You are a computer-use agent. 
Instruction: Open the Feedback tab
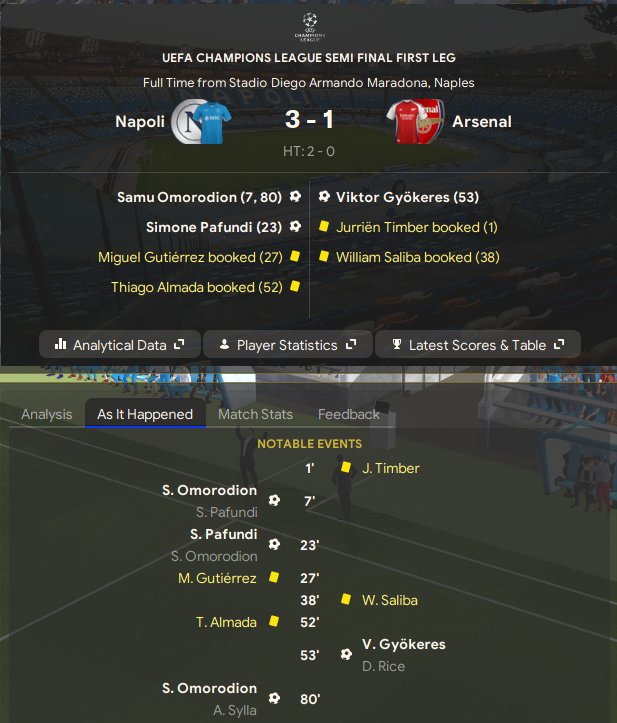click(x=349, y=414)
